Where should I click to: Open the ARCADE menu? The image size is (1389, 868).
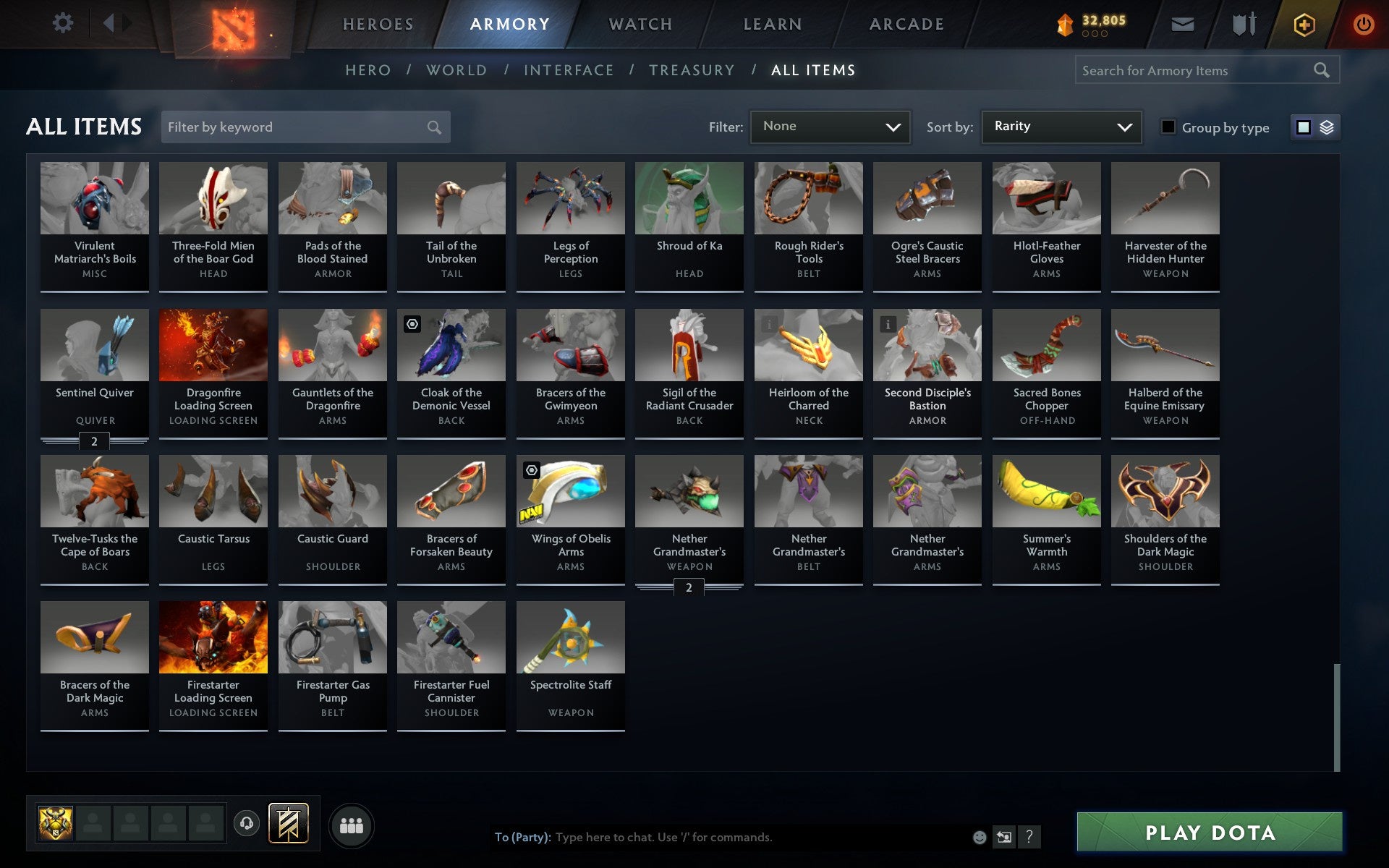pos(906,24)
